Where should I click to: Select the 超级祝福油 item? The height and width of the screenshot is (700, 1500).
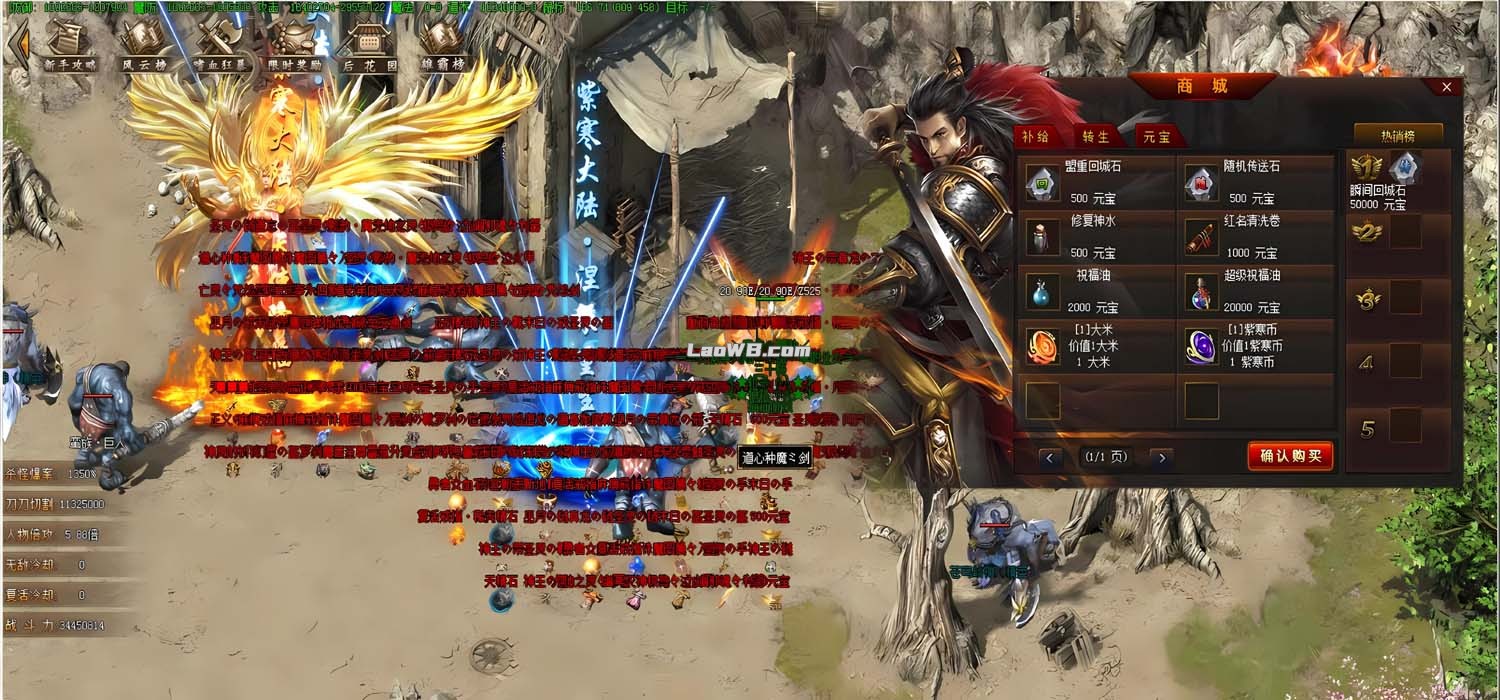coord(1201,291)
